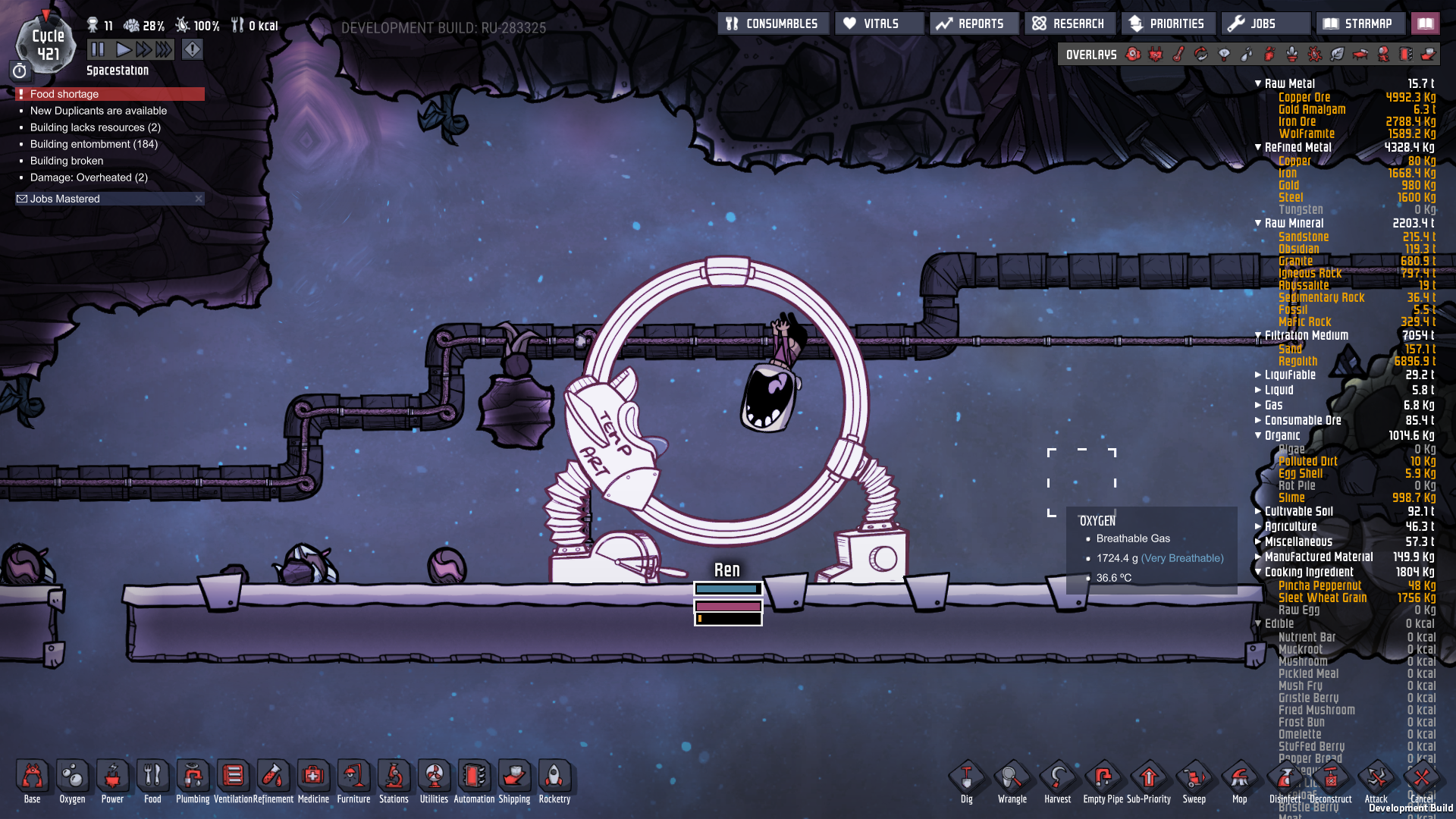Open the Jobs screen

click(x=1264, y=24)
